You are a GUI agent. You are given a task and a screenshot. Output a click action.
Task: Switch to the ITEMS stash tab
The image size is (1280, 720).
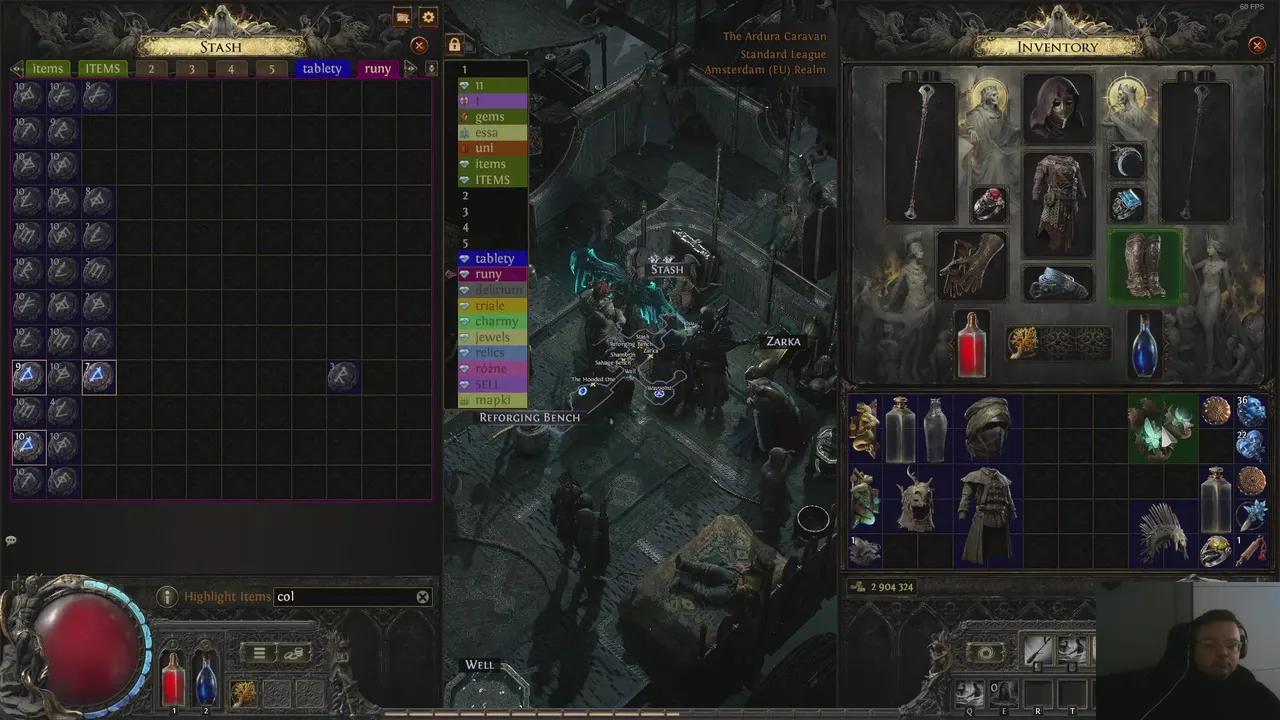tap(102, 68)
